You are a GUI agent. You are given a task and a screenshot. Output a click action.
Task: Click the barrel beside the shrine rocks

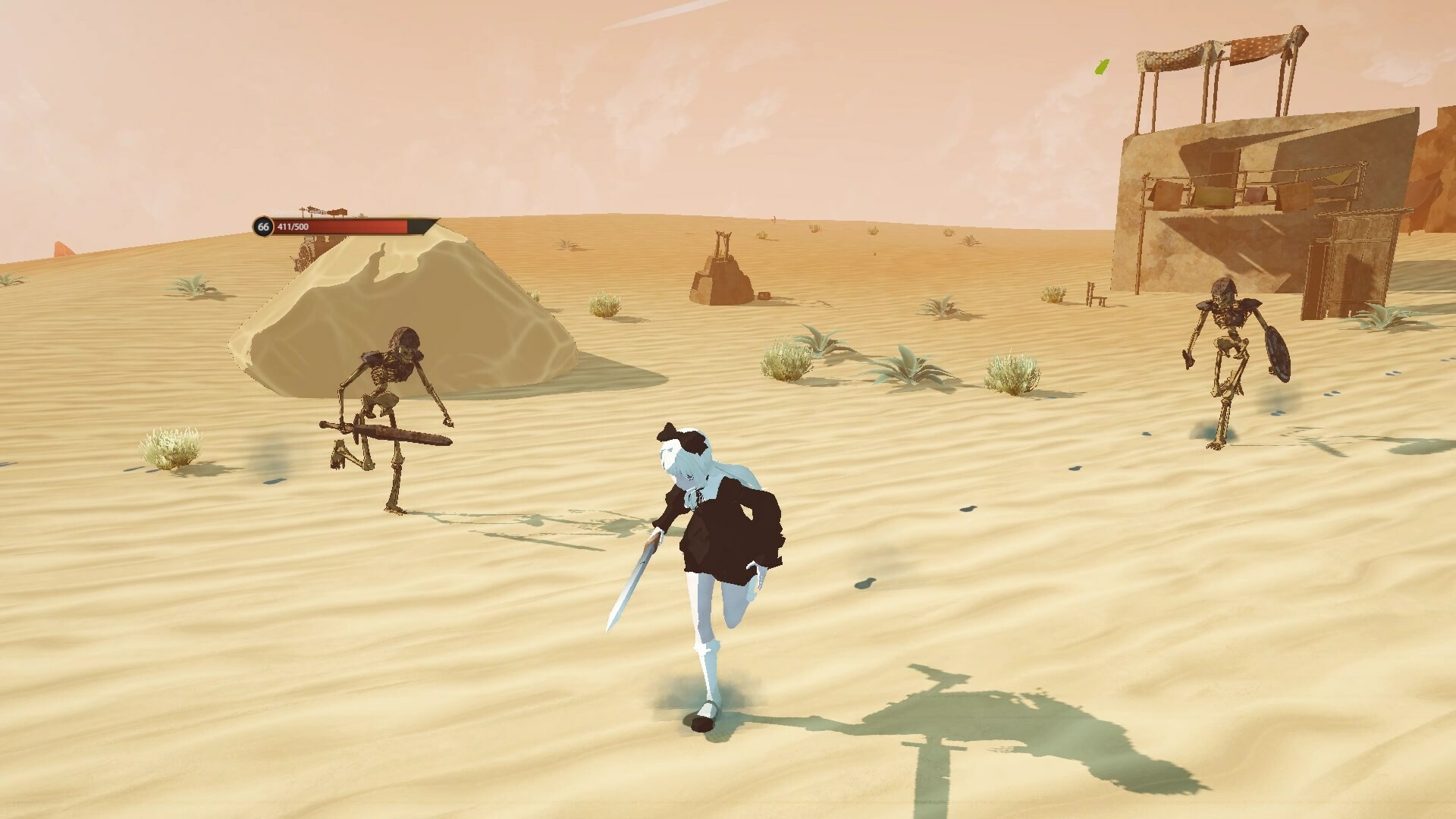pos(762,297)
